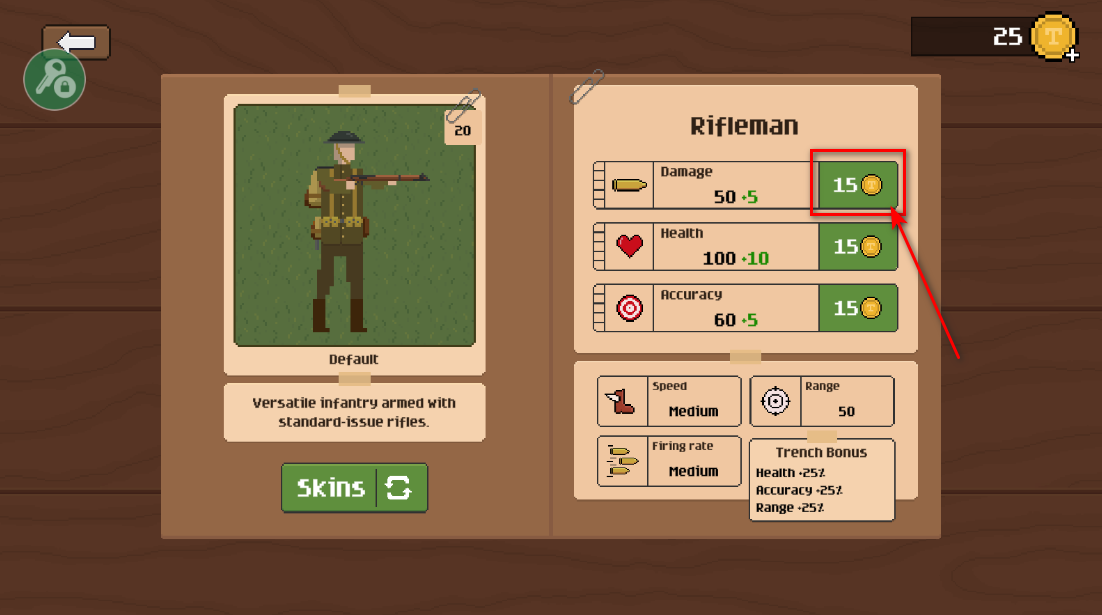
Task: Add more coins via the gold coin icon
Action: (1054, 38)
